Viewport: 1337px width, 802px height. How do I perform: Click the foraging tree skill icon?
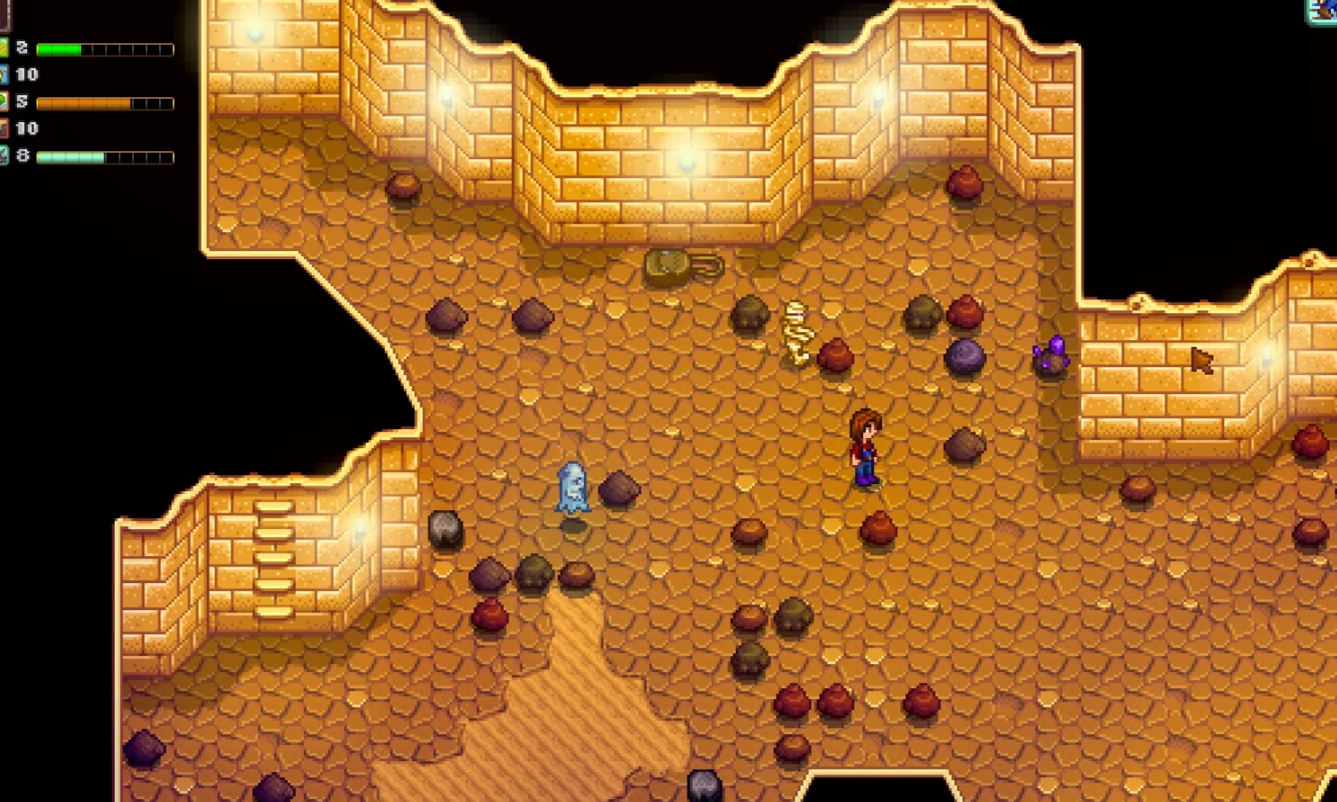click(4, 102)
